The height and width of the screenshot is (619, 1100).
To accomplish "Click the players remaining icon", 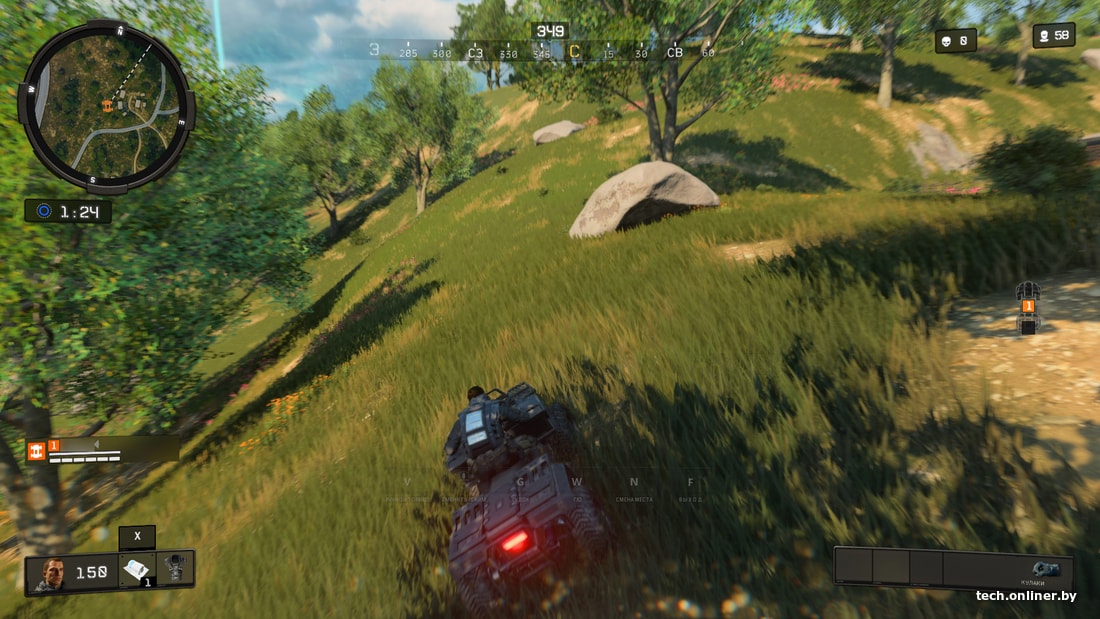I will click(1043, 36).
